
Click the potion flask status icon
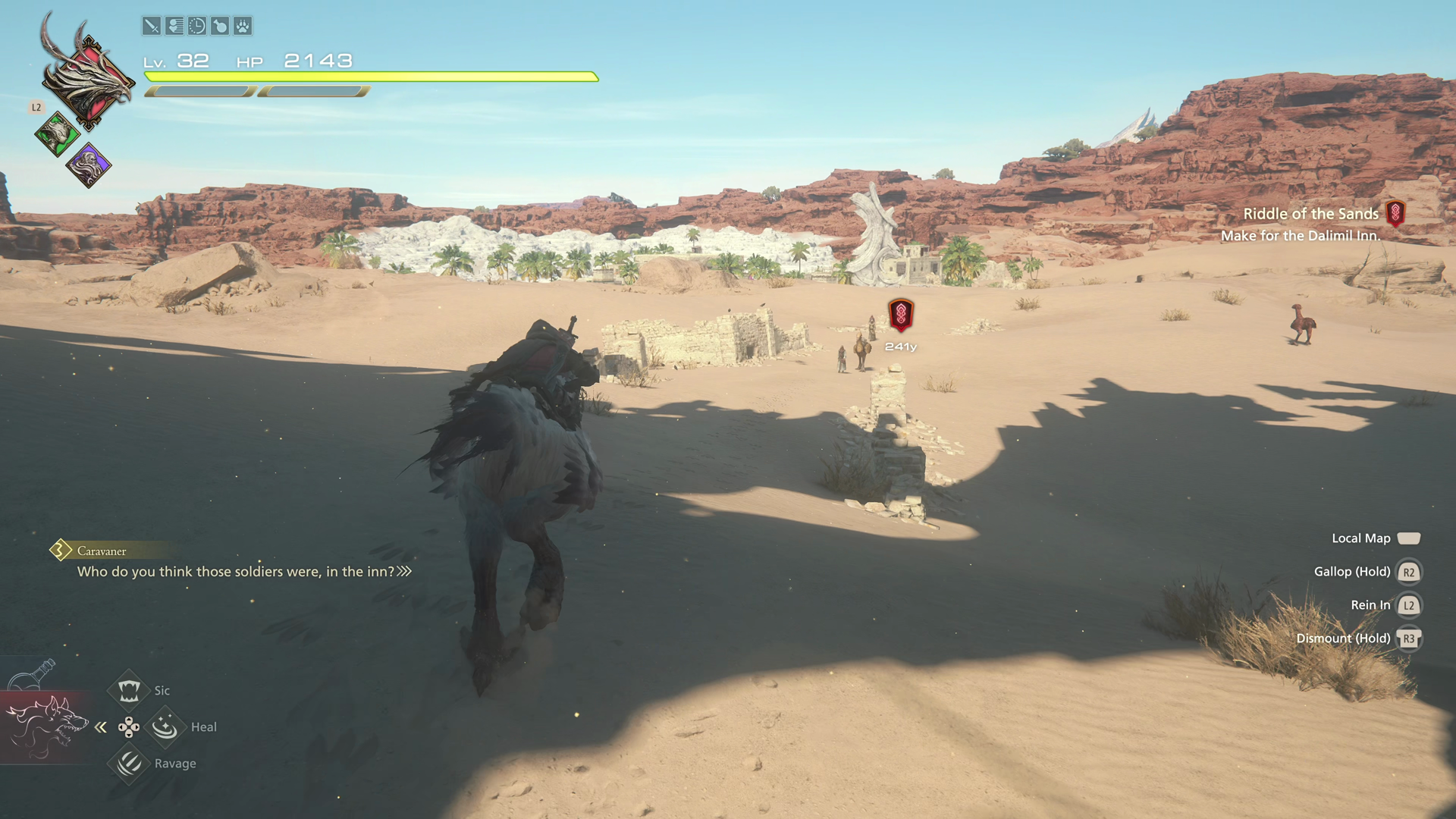(220, 27)
